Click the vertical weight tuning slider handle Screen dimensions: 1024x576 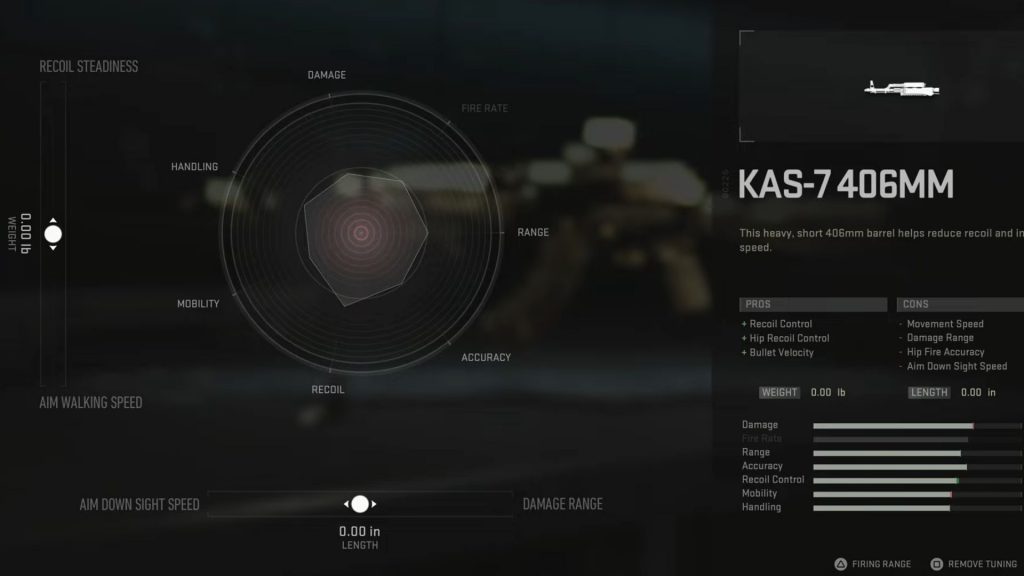[x=53, y=234]
